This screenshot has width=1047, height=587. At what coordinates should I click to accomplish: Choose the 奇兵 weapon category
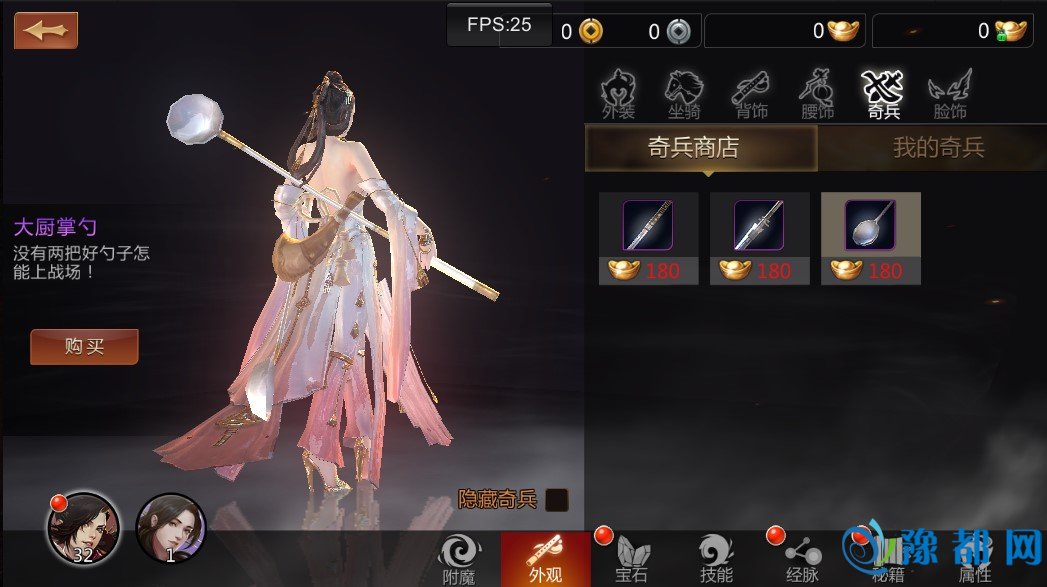click(x=882, y=94)
